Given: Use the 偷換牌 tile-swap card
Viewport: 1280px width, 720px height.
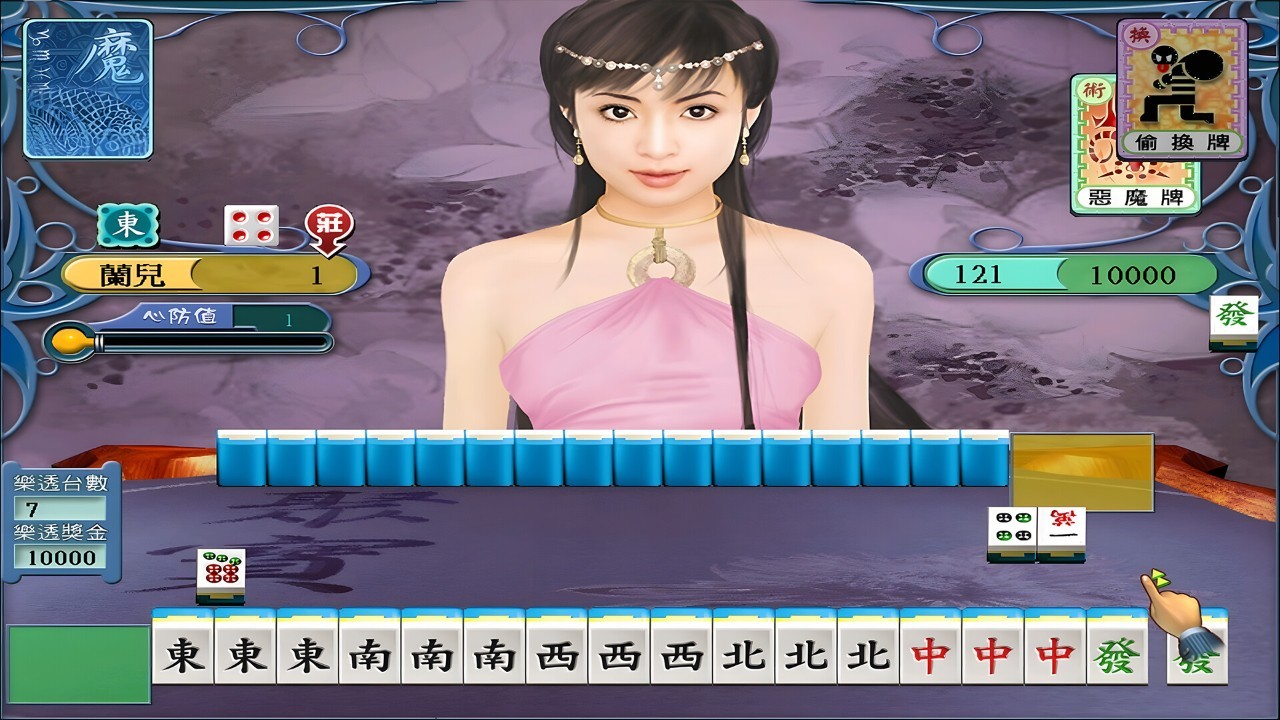Looking at the screenshot, I should coord(1181,90).
